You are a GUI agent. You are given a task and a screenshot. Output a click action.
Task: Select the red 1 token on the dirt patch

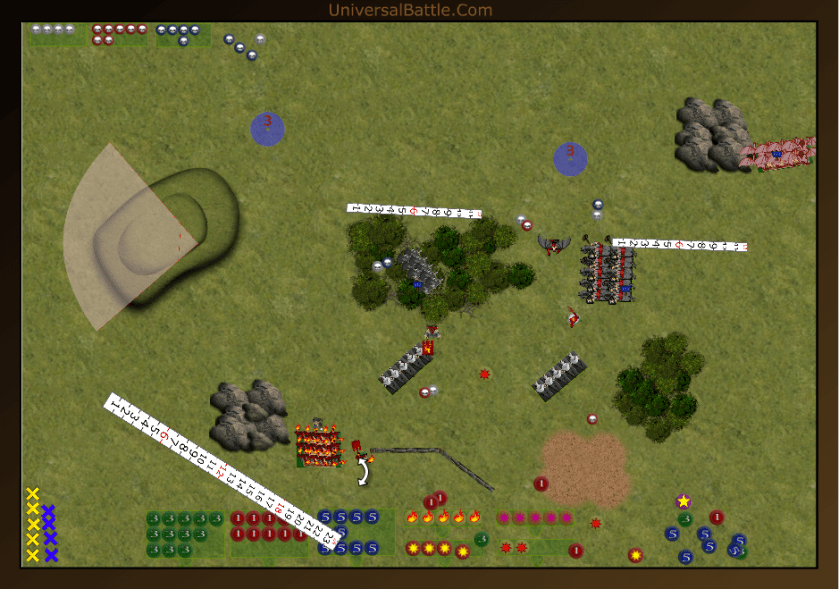pyautogui.click(x=541, y=484)
